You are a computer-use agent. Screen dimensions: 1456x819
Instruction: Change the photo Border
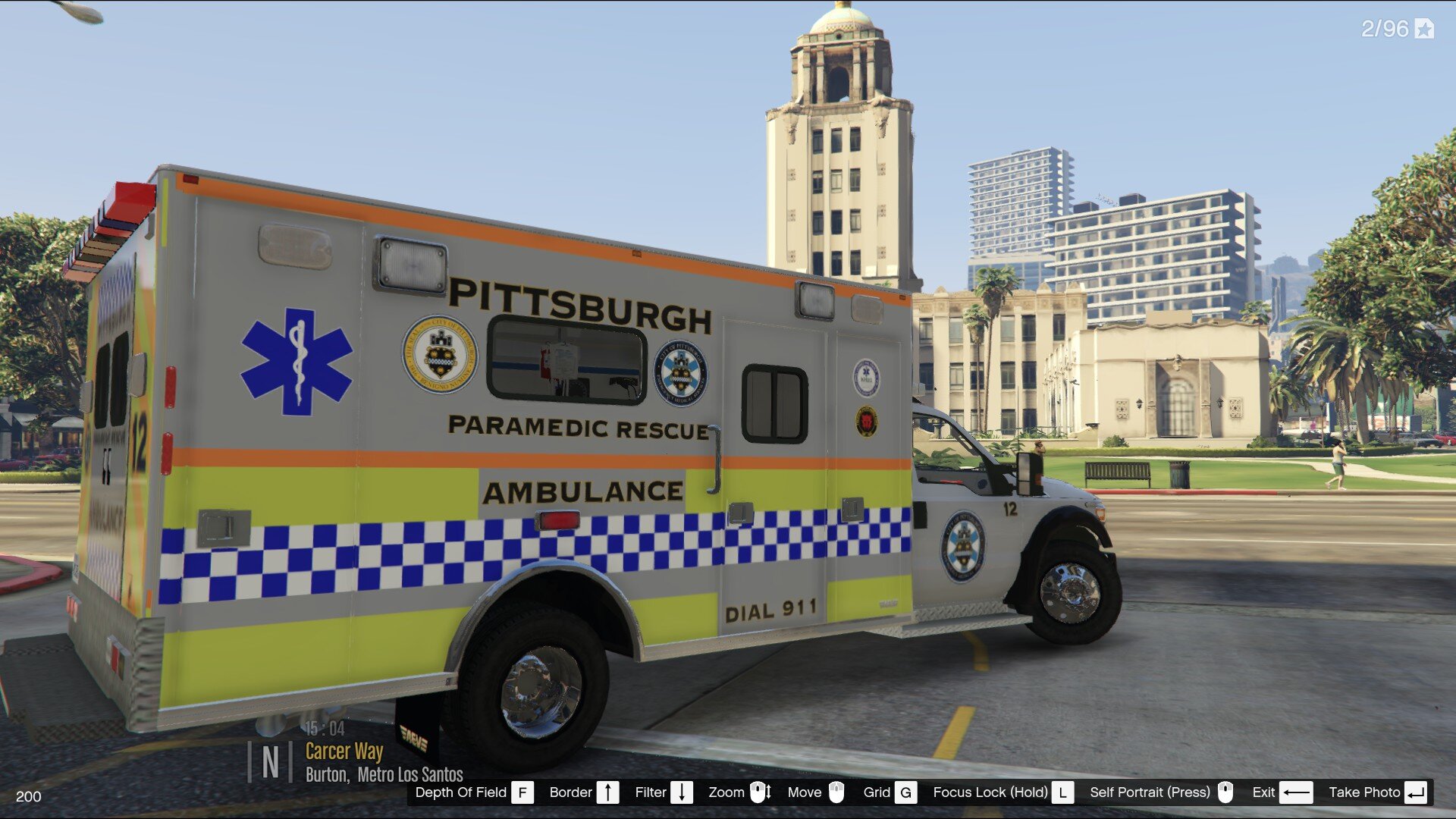coord(583,792)
